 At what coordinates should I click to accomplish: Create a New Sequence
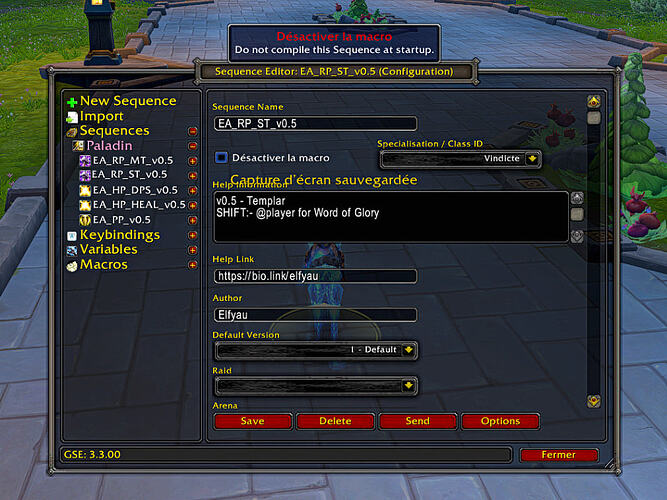pyautogui.click(x=127, y=101)
